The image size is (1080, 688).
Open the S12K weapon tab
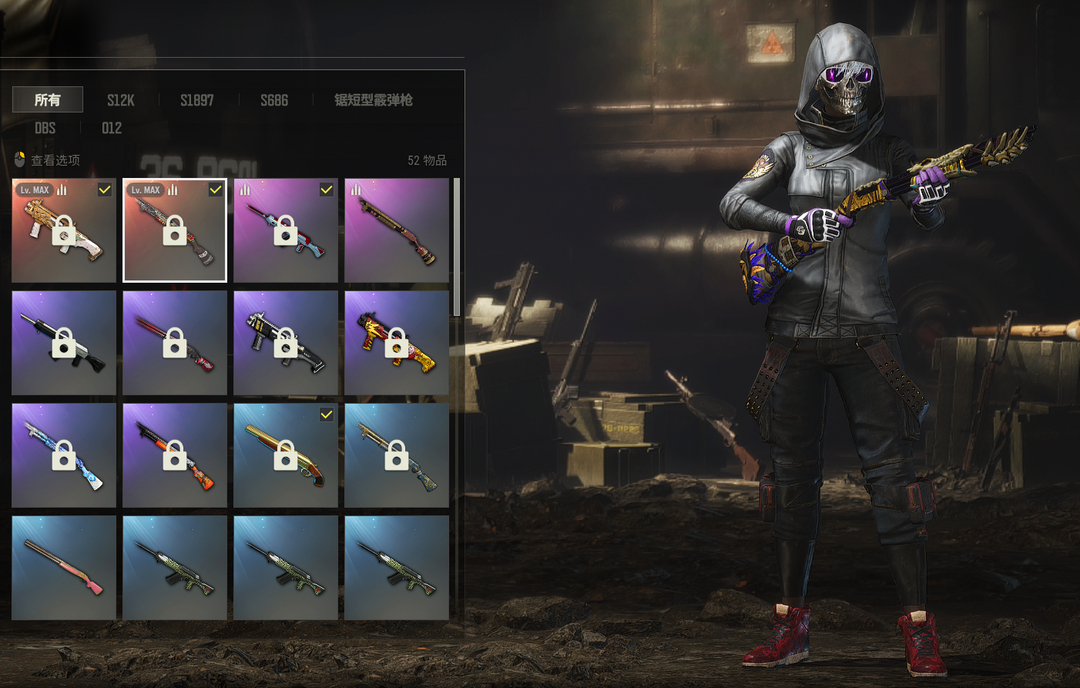click(x=121, y=100)
